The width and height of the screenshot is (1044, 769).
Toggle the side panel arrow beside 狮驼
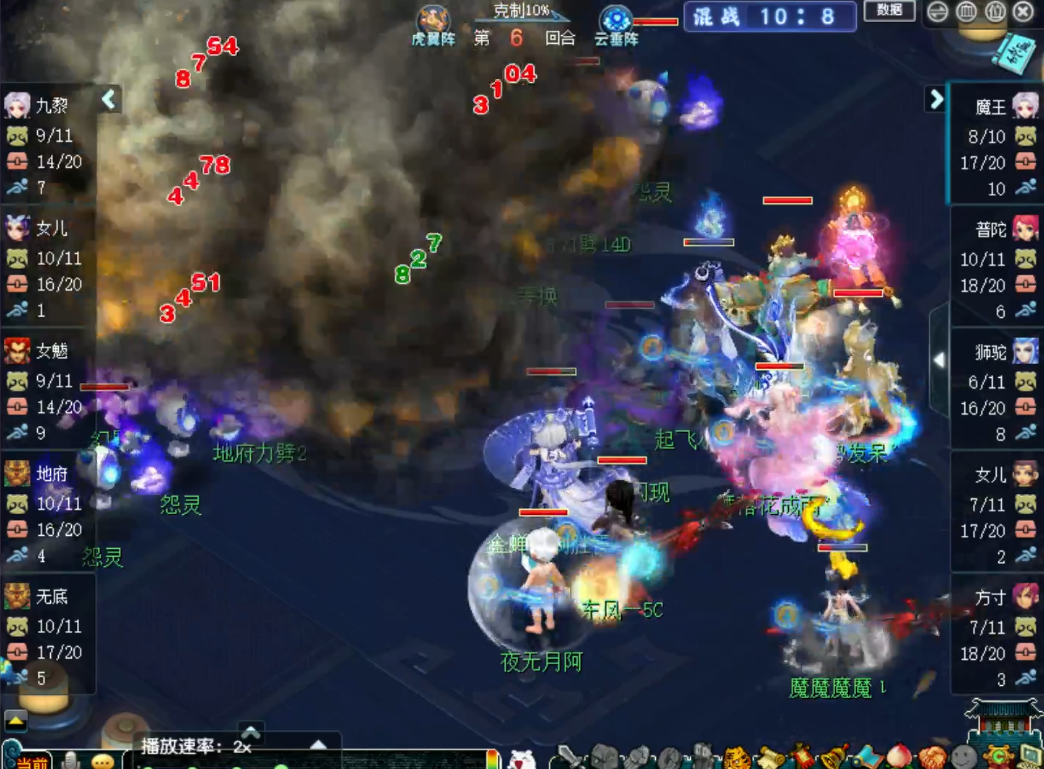coord(939,361)
